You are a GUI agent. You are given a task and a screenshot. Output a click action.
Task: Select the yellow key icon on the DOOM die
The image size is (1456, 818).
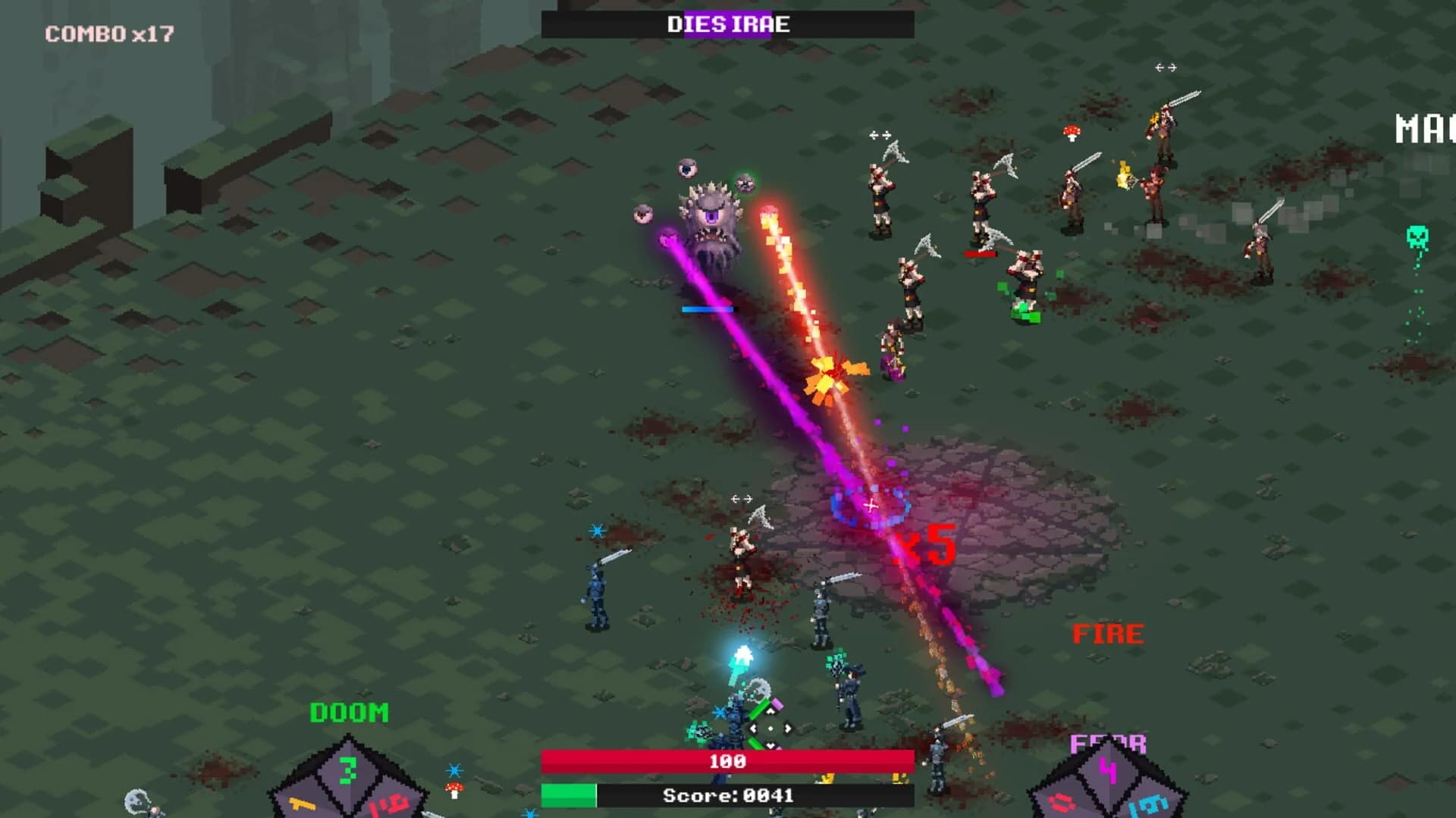[302, 805]
